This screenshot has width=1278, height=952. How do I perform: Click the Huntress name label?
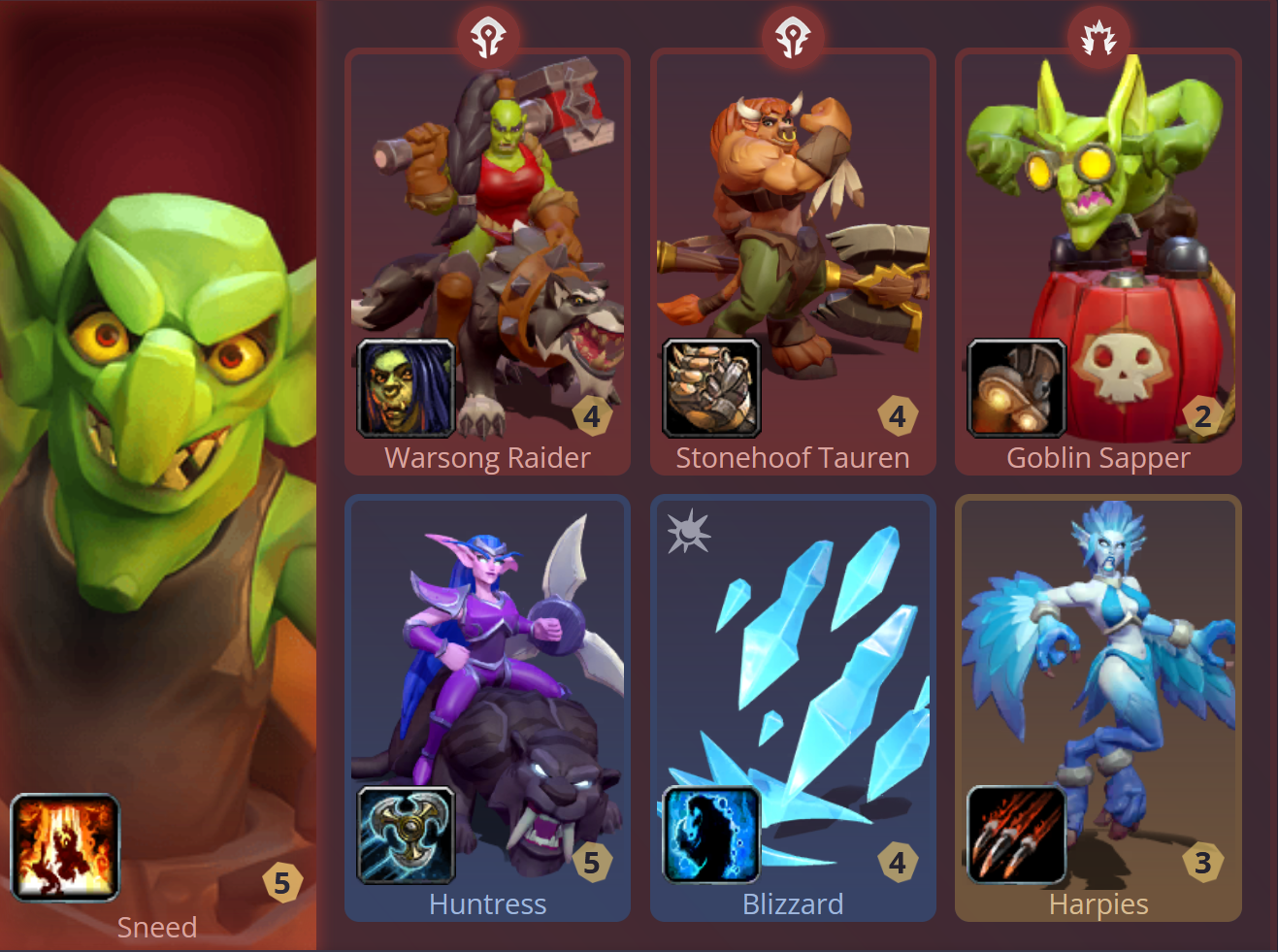(x=487, y=903)
